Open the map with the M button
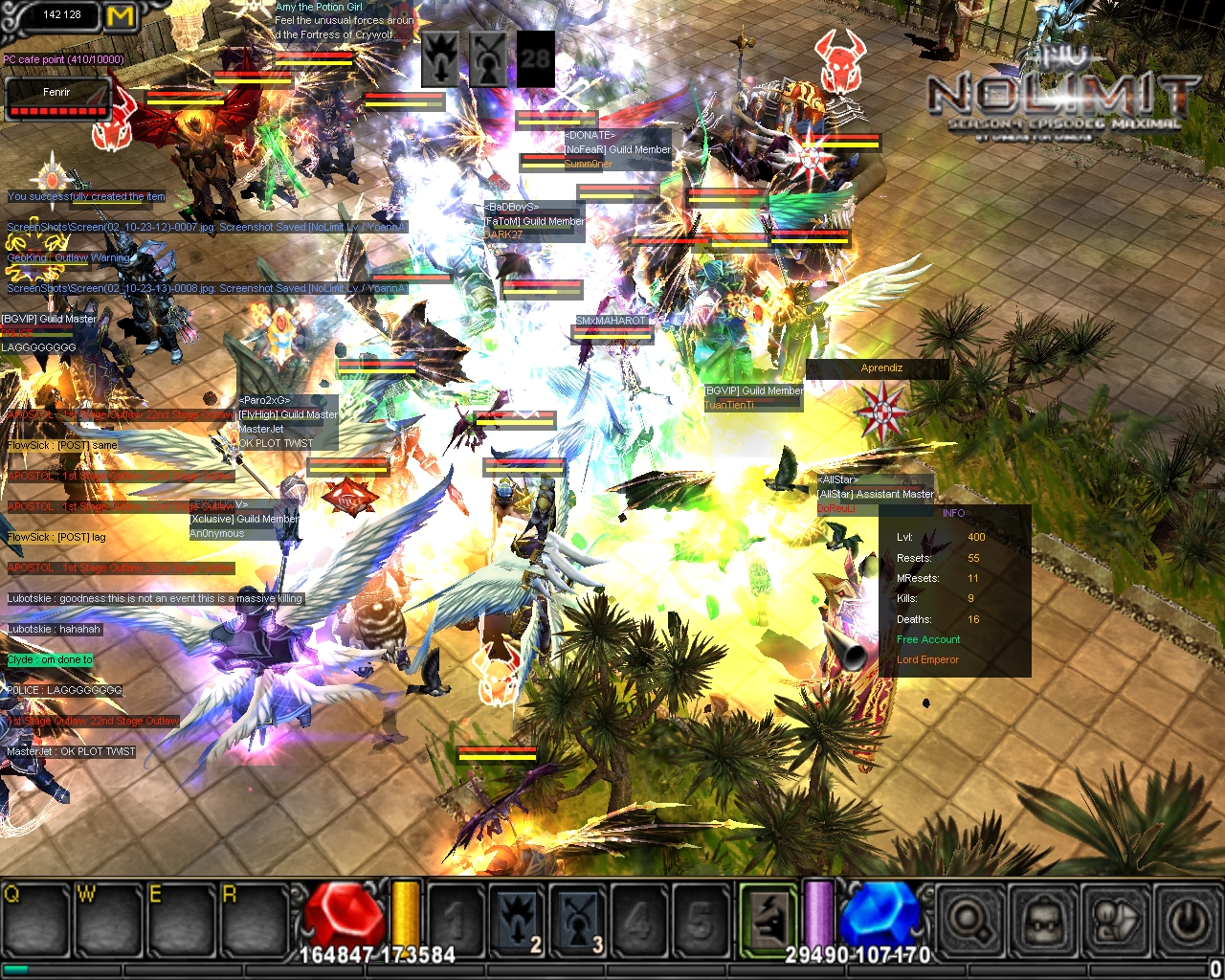1225x980 pixels. pyautogui.click(x=121, y=16)
